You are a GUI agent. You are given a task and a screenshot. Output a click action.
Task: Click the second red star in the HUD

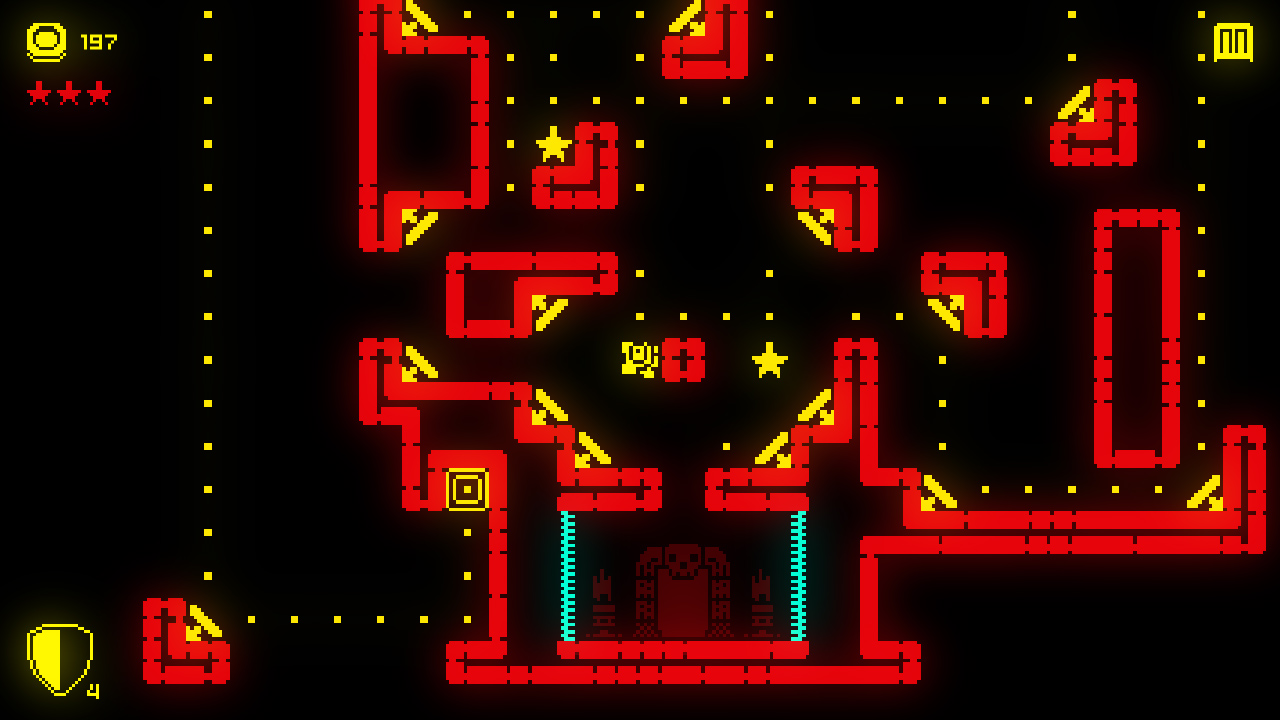67,94
